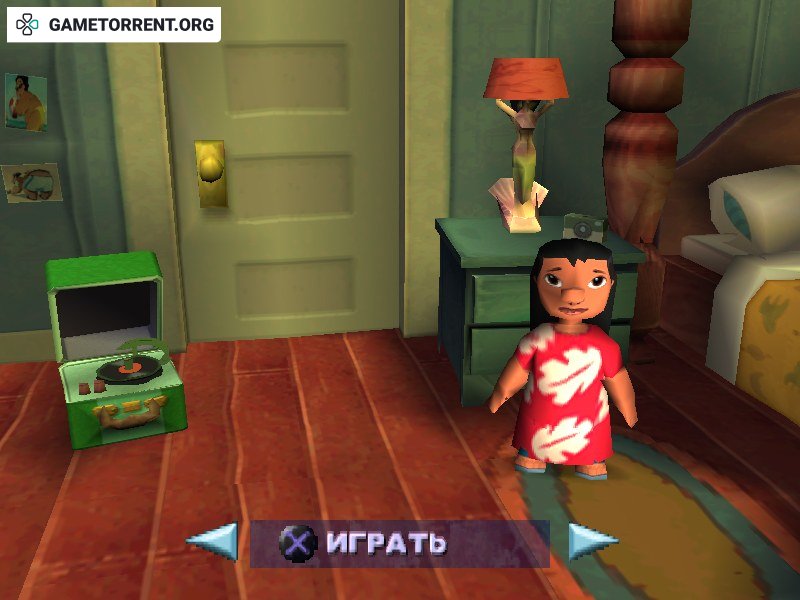The height and width of the screenshot is (600, 800).
Task: Click the right arrow beside ИГРАТЬ
Action: click(591, 542)
